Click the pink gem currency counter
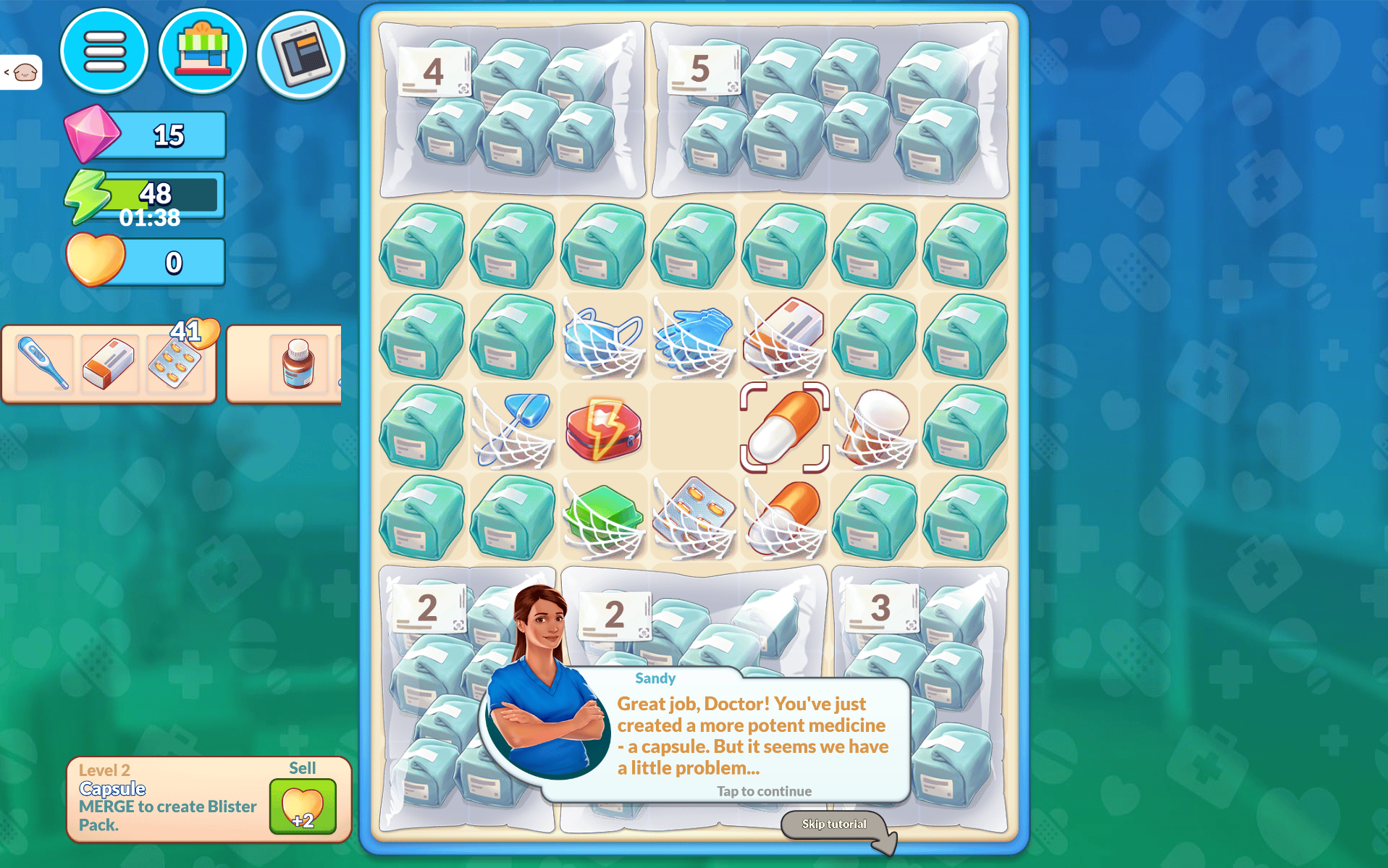This screenshot has height=868, width=1388. [x=146, y=135]
